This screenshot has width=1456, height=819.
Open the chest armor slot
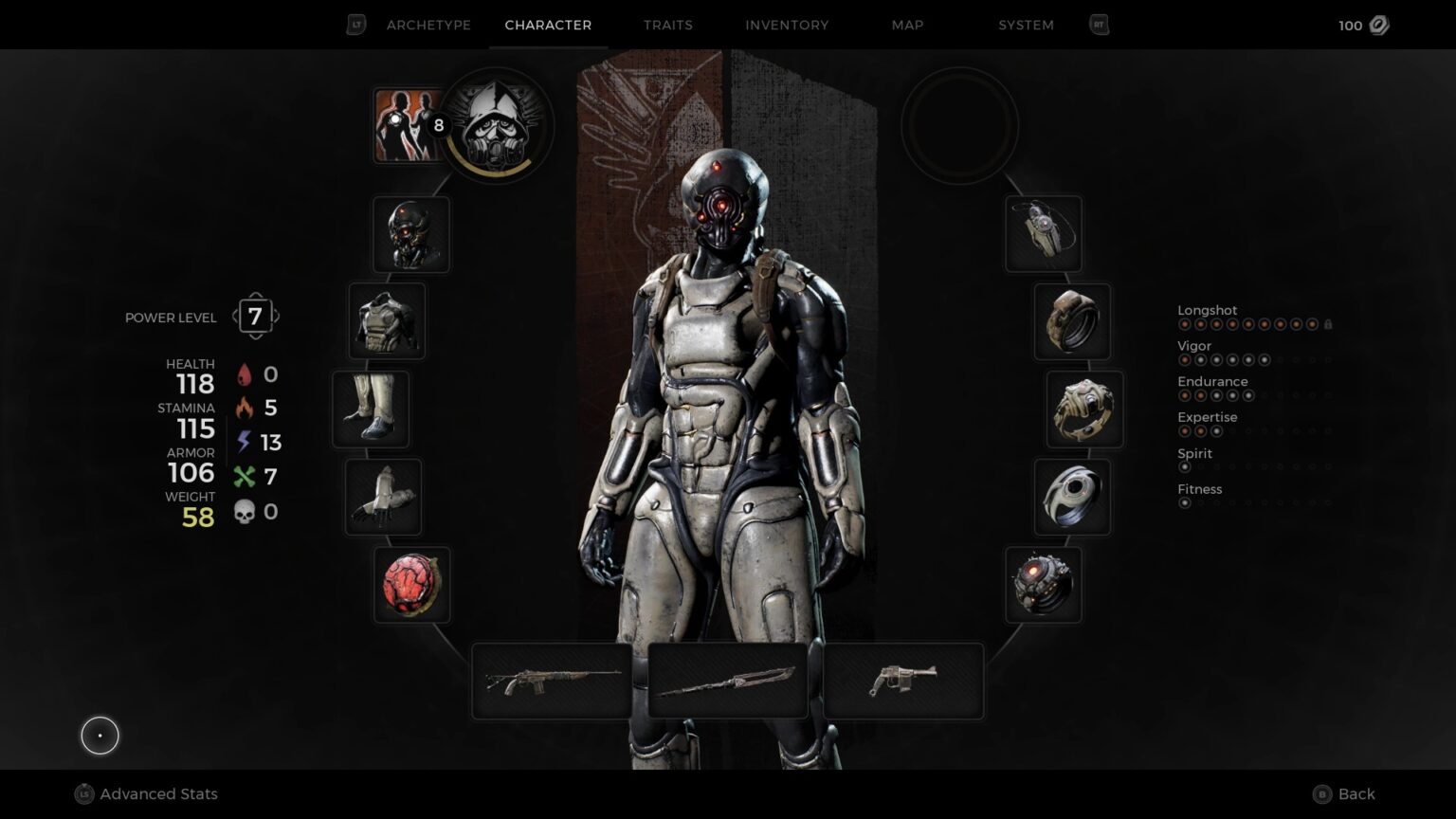[x=387, y=321]
